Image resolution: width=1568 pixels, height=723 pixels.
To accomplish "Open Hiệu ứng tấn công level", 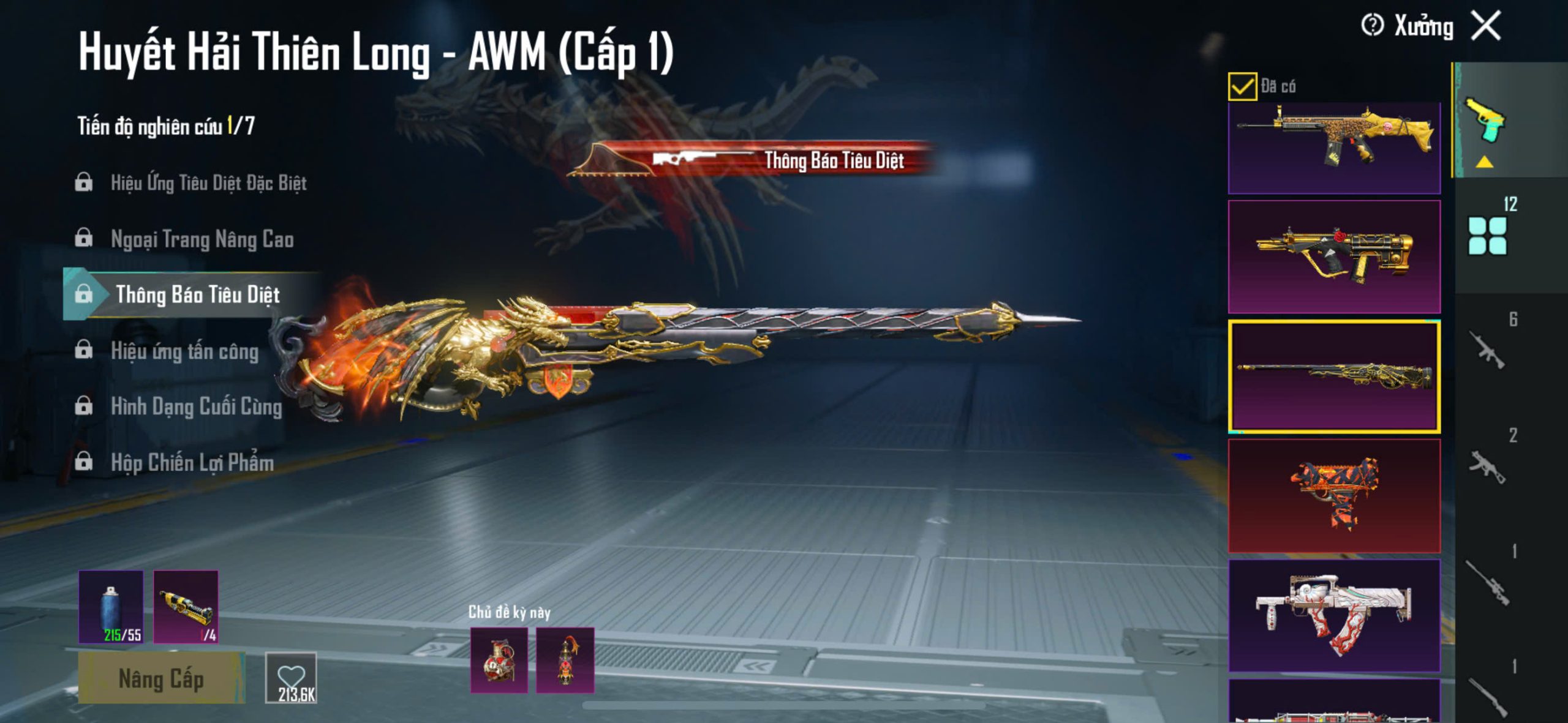I will (184, 351).
